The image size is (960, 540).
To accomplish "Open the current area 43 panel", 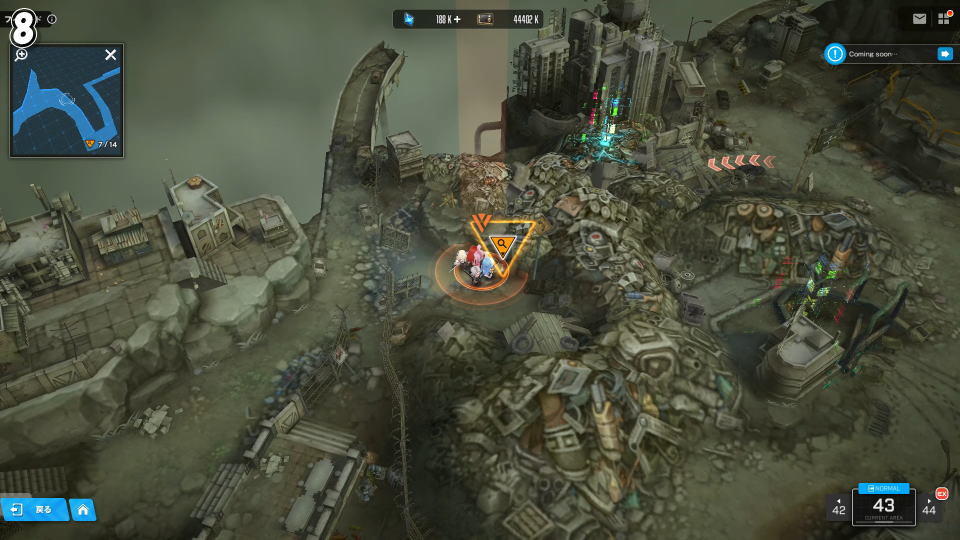I will [x=884, y=508].
